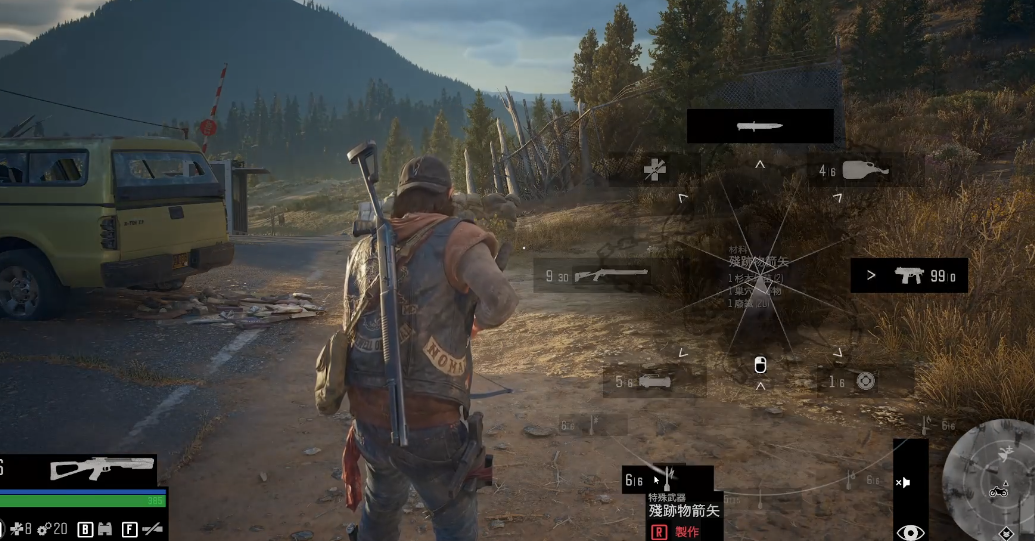The width and height of the screenshot is (1035, 541).
Task: Select the combat knife slot in the weapon wheel
Action: (x=759, y=126)
